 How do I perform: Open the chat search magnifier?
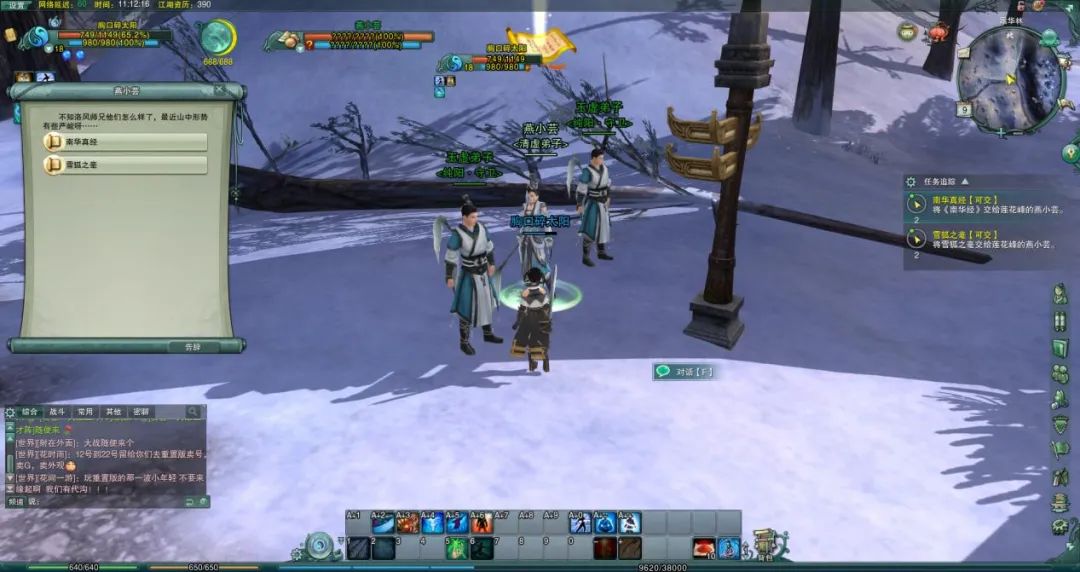193,412
